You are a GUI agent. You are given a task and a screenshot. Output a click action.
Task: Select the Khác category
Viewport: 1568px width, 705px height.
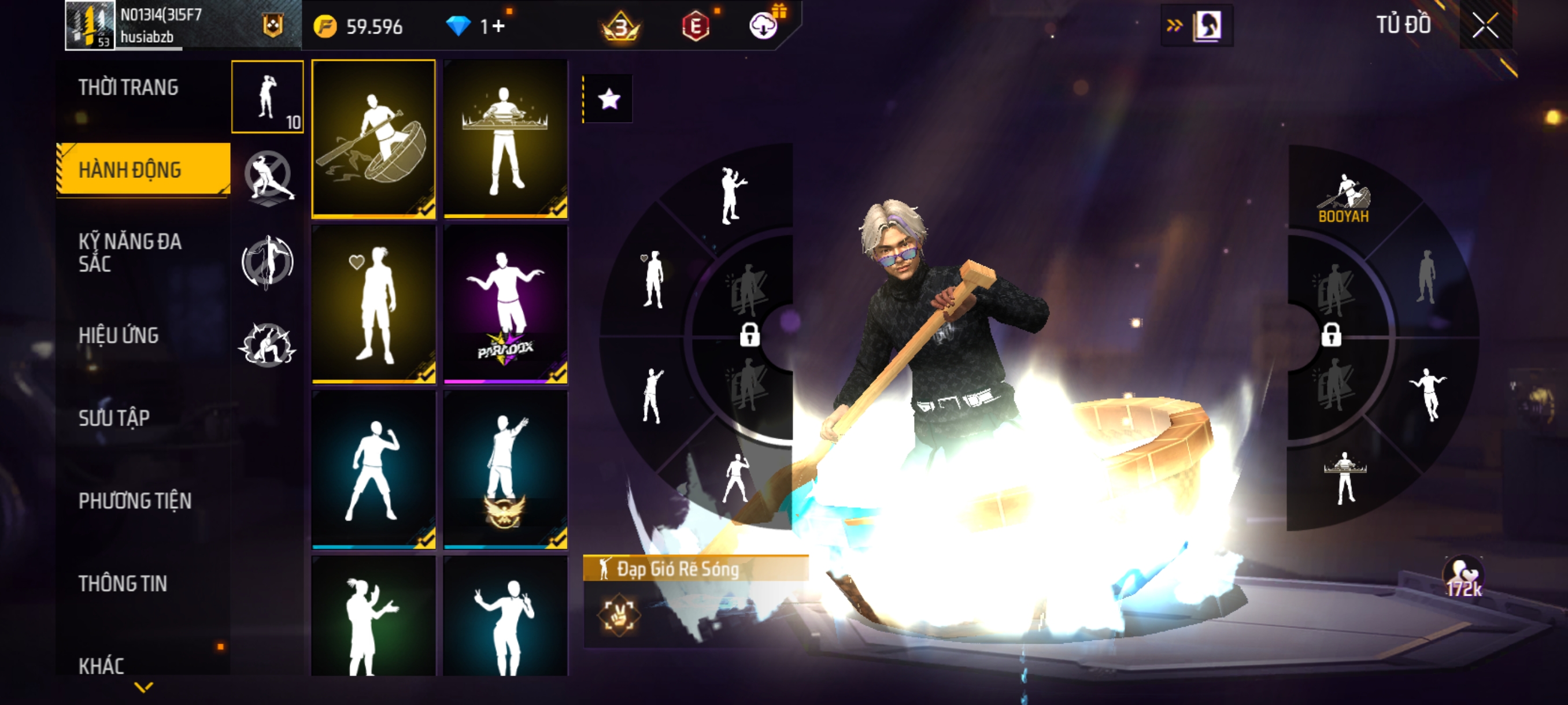[101, 665]
